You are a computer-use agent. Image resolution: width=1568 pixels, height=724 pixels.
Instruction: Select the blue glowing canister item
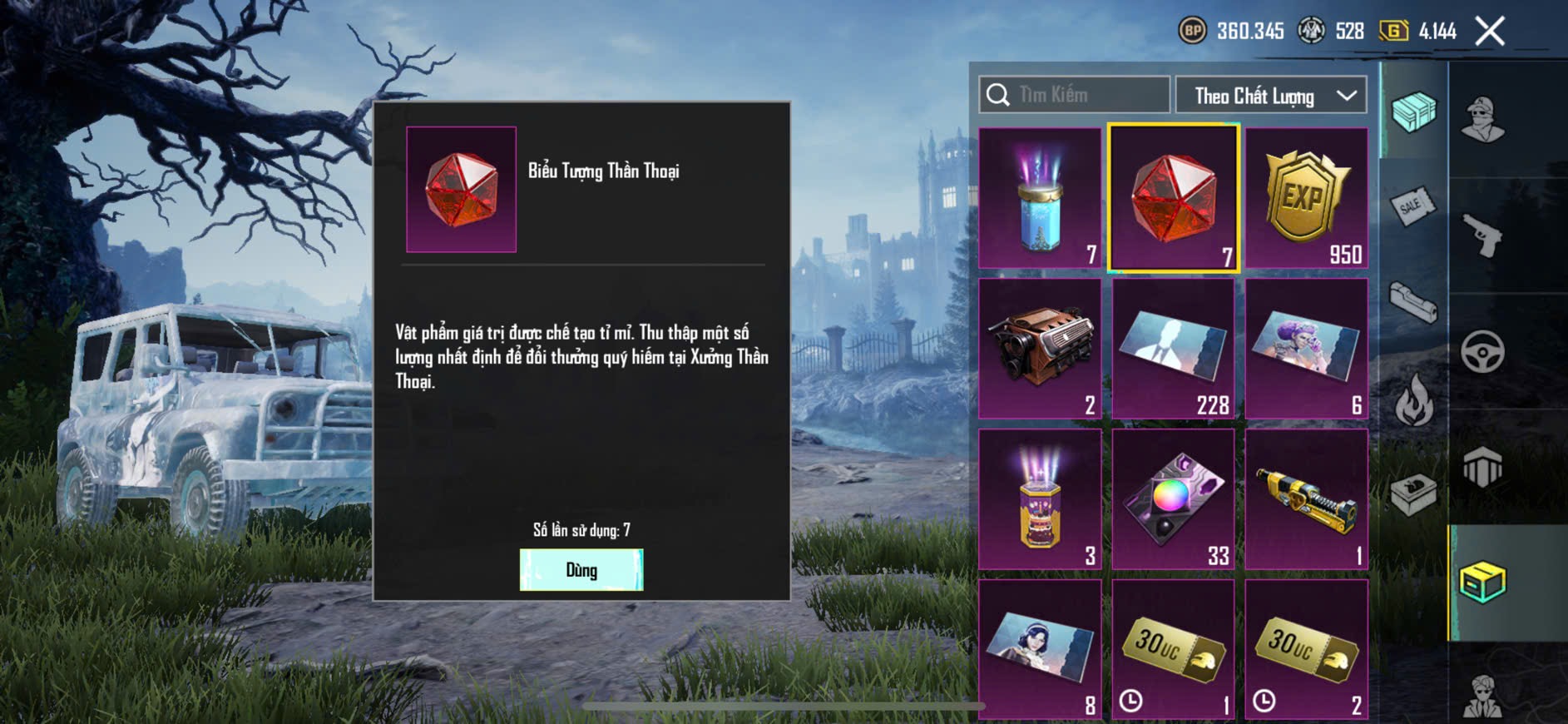coord(1040,198)
